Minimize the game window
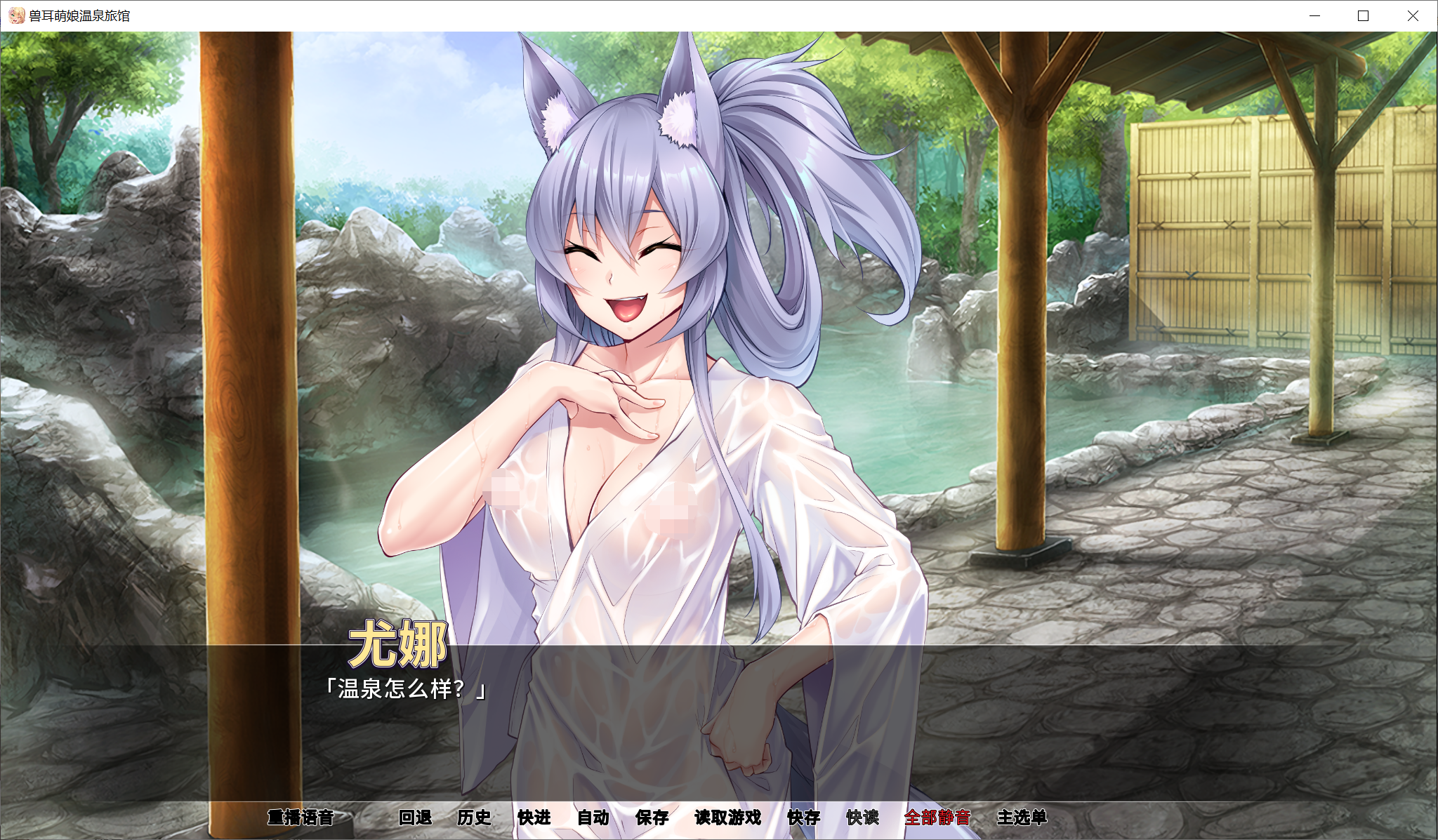The height and width of the screenshot is (840, 1438). point(1314,15)
